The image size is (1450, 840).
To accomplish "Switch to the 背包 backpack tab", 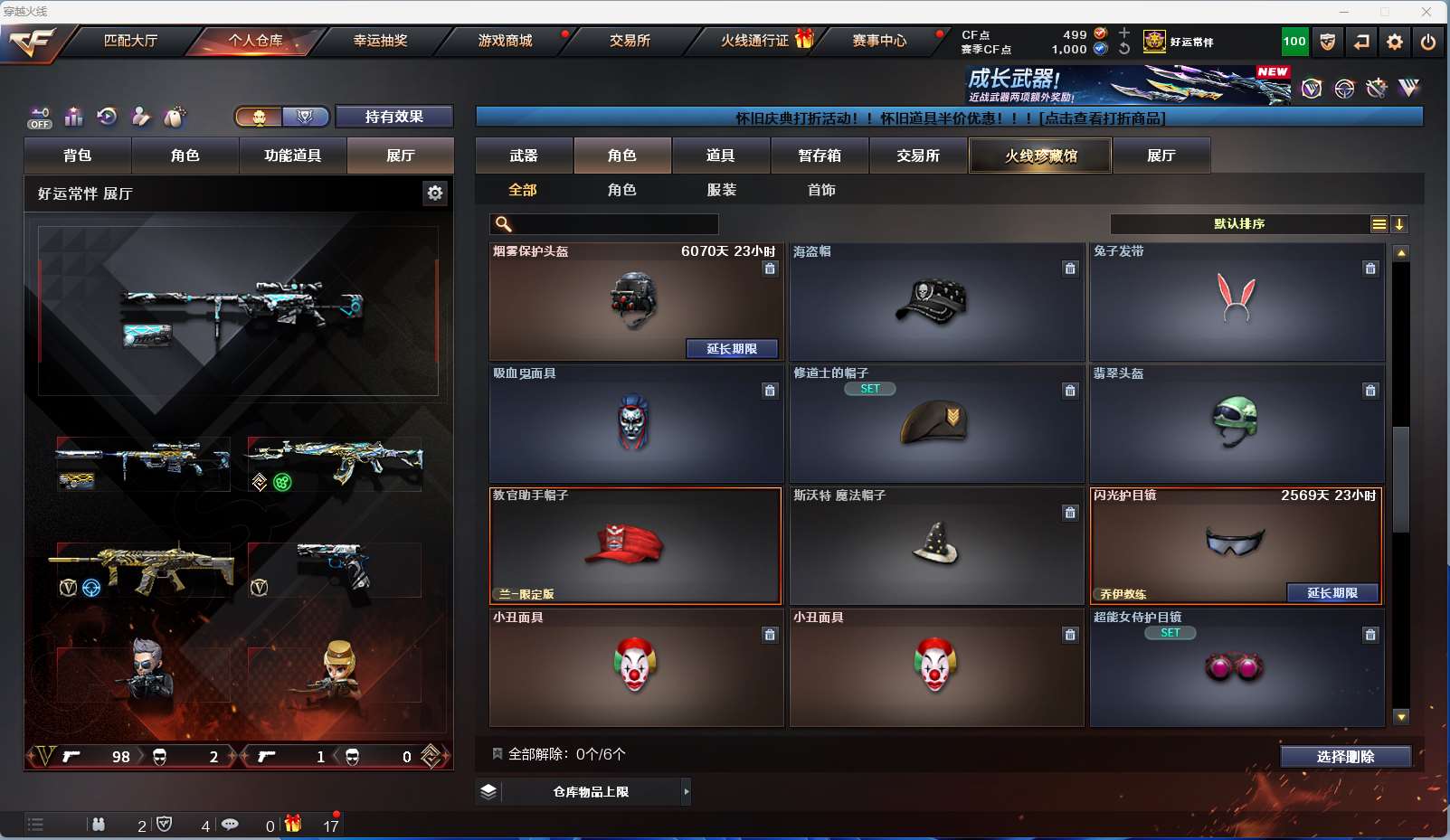I will 78,156.
